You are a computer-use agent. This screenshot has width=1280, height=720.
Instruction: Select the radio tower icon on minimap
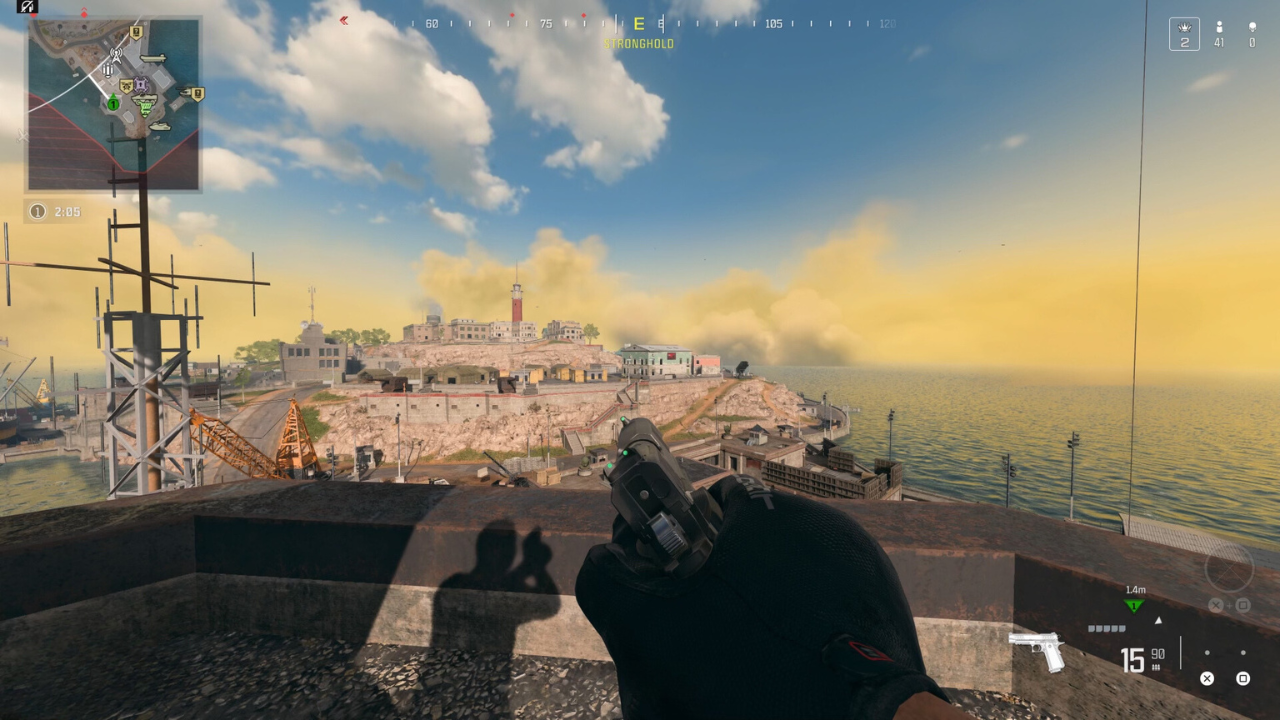pyautogui.click(x=117, y=56)
